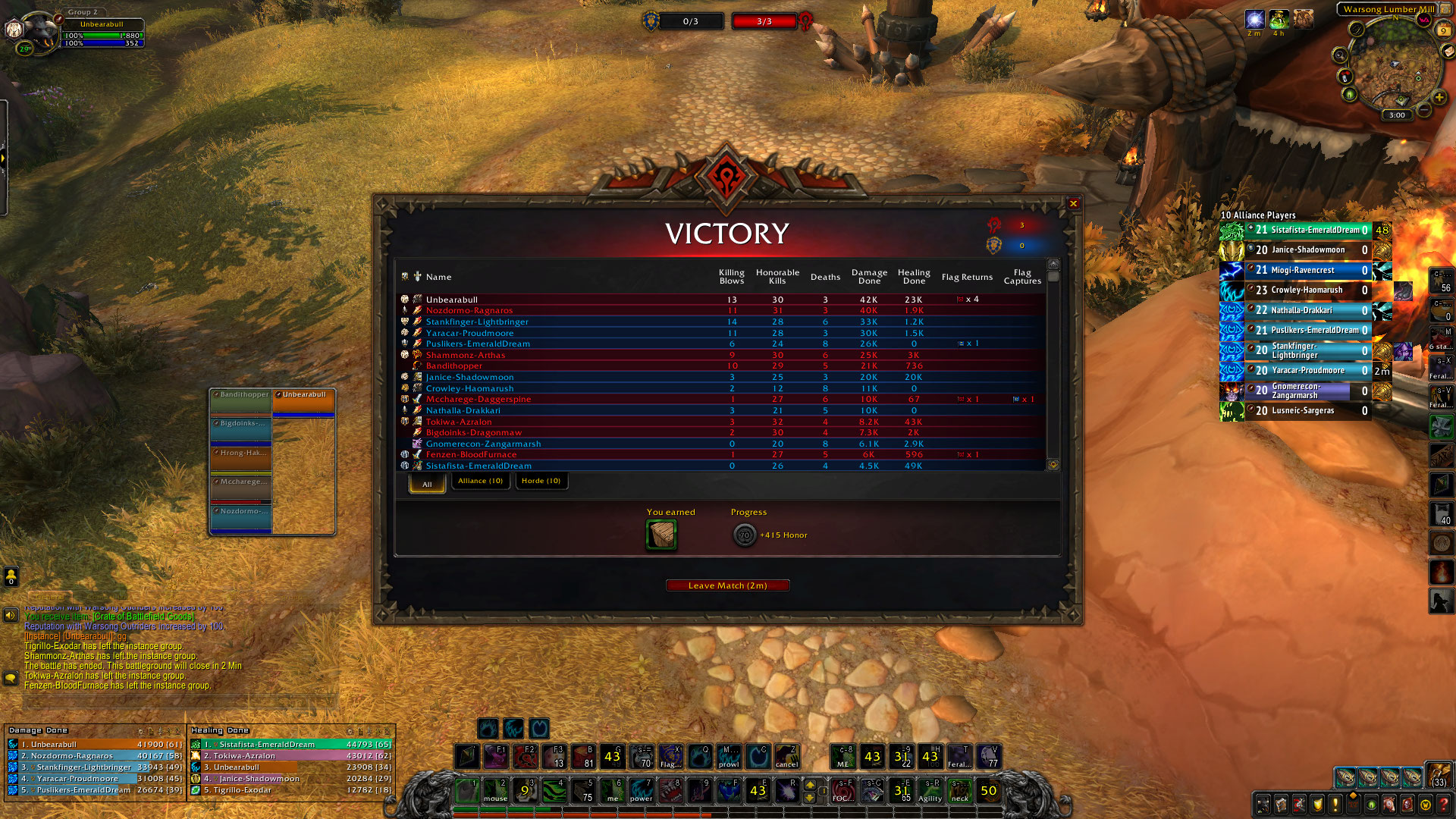1456x819 pixels.
Task: Select Unbearabull's row in the scoreboard
Action: 452,300
